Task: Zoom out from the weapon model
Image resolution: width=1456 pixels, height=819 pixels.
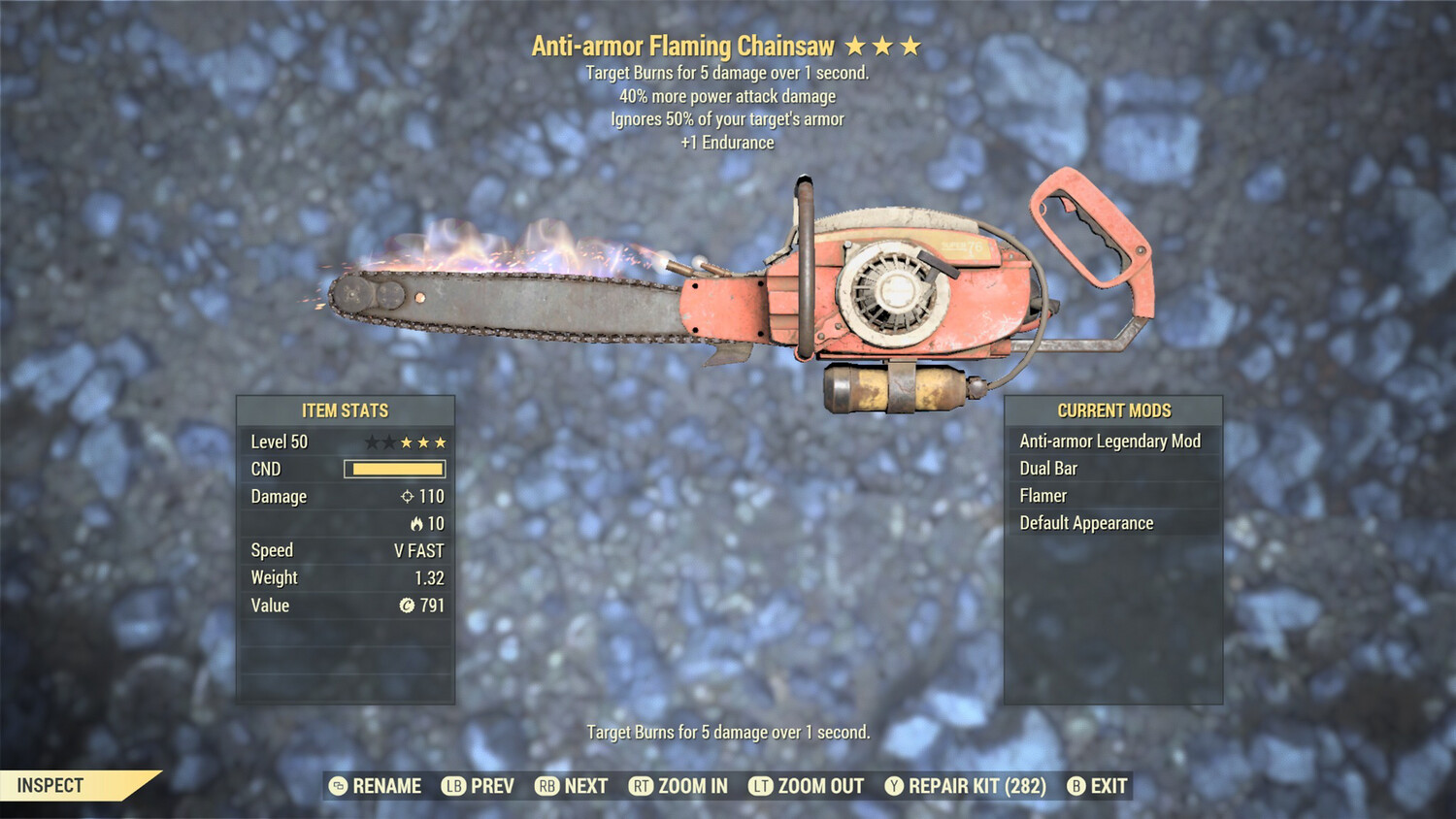Action: [x=806, y=786]
